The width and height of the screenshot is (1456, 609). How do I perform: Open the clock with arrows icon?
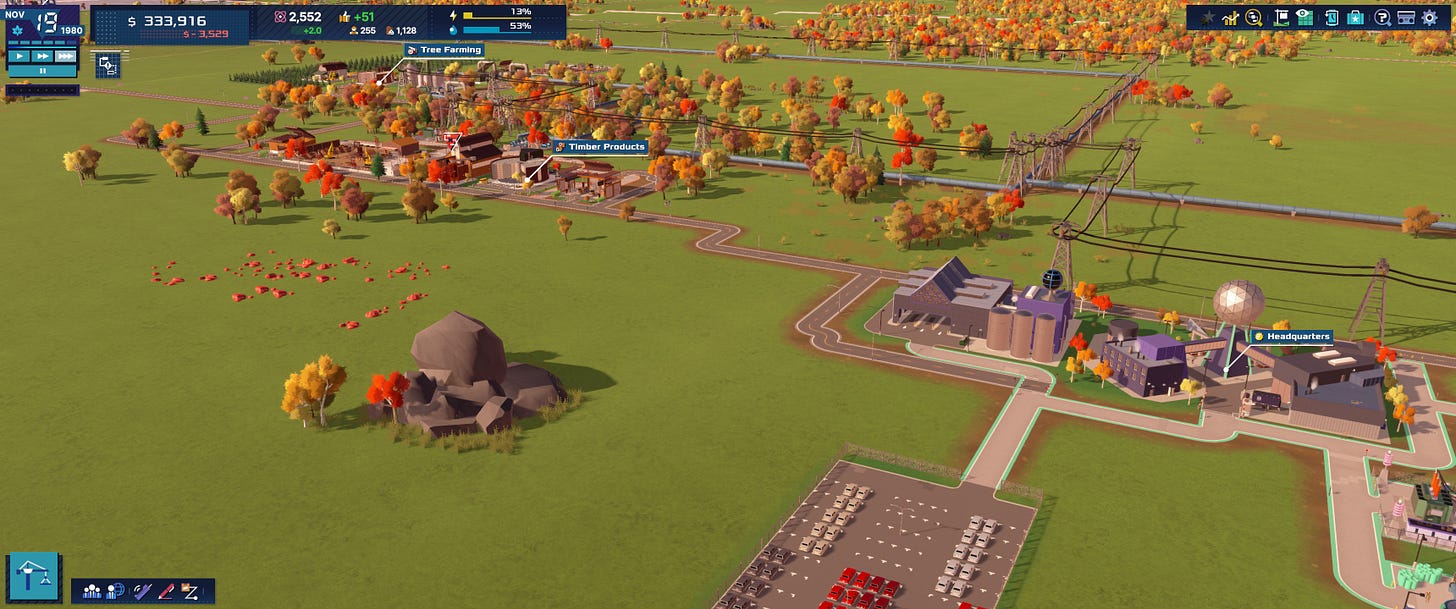tap(1331, 17)
